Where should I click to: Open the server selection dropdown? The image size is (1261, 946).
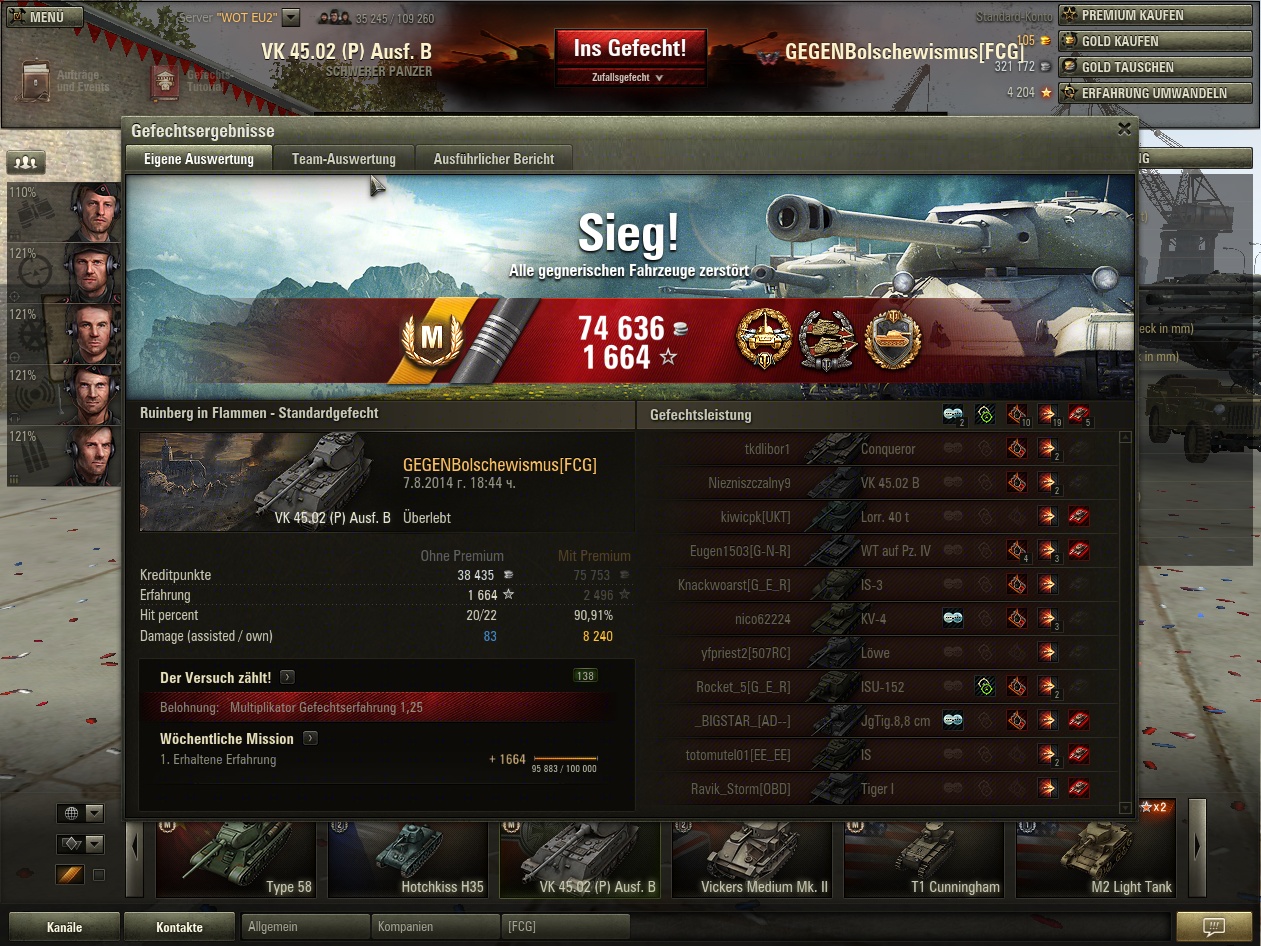point(290,17)
